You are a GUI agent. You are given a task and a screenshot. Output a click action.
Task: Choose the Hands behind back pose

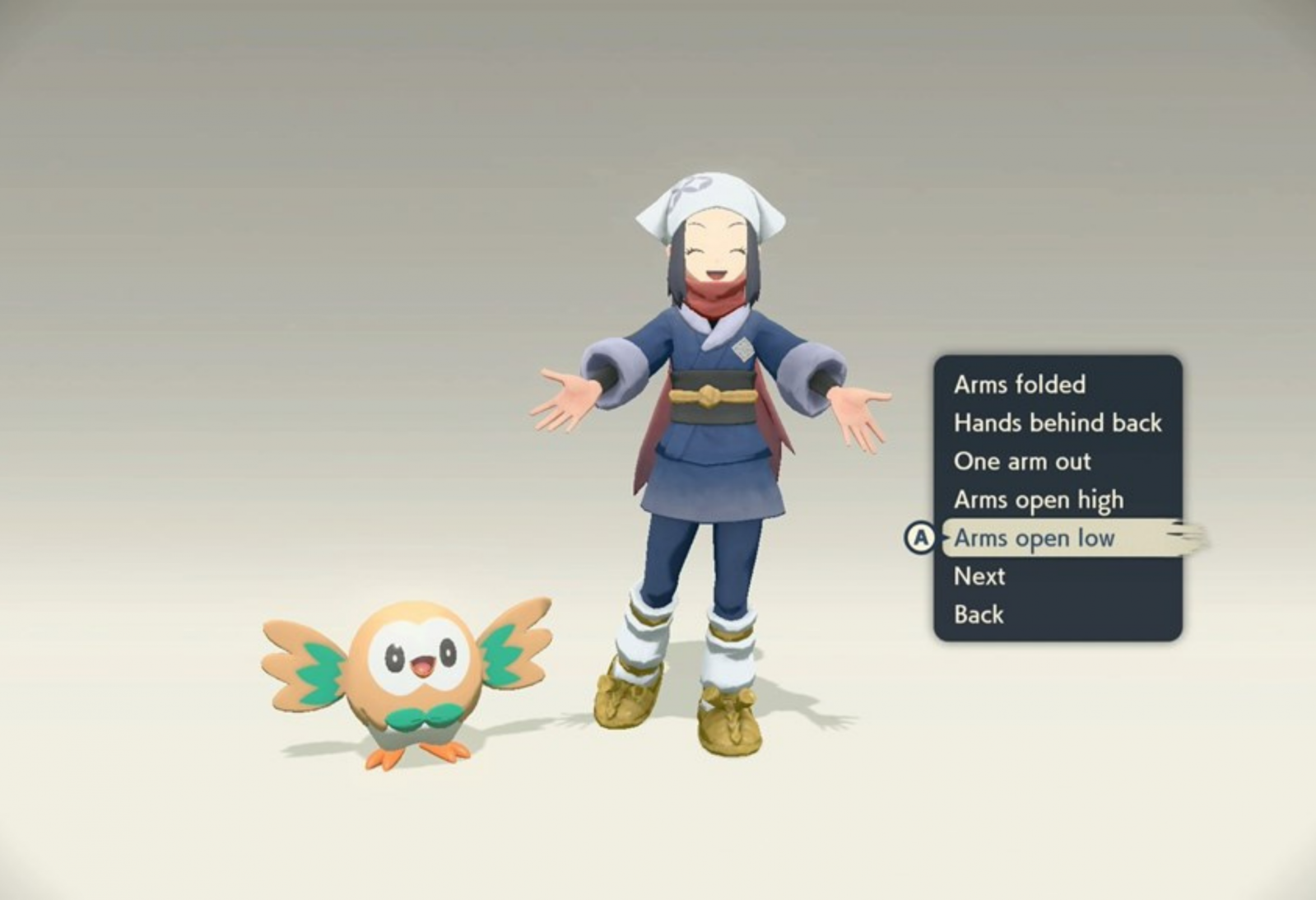coord(1057,423)
